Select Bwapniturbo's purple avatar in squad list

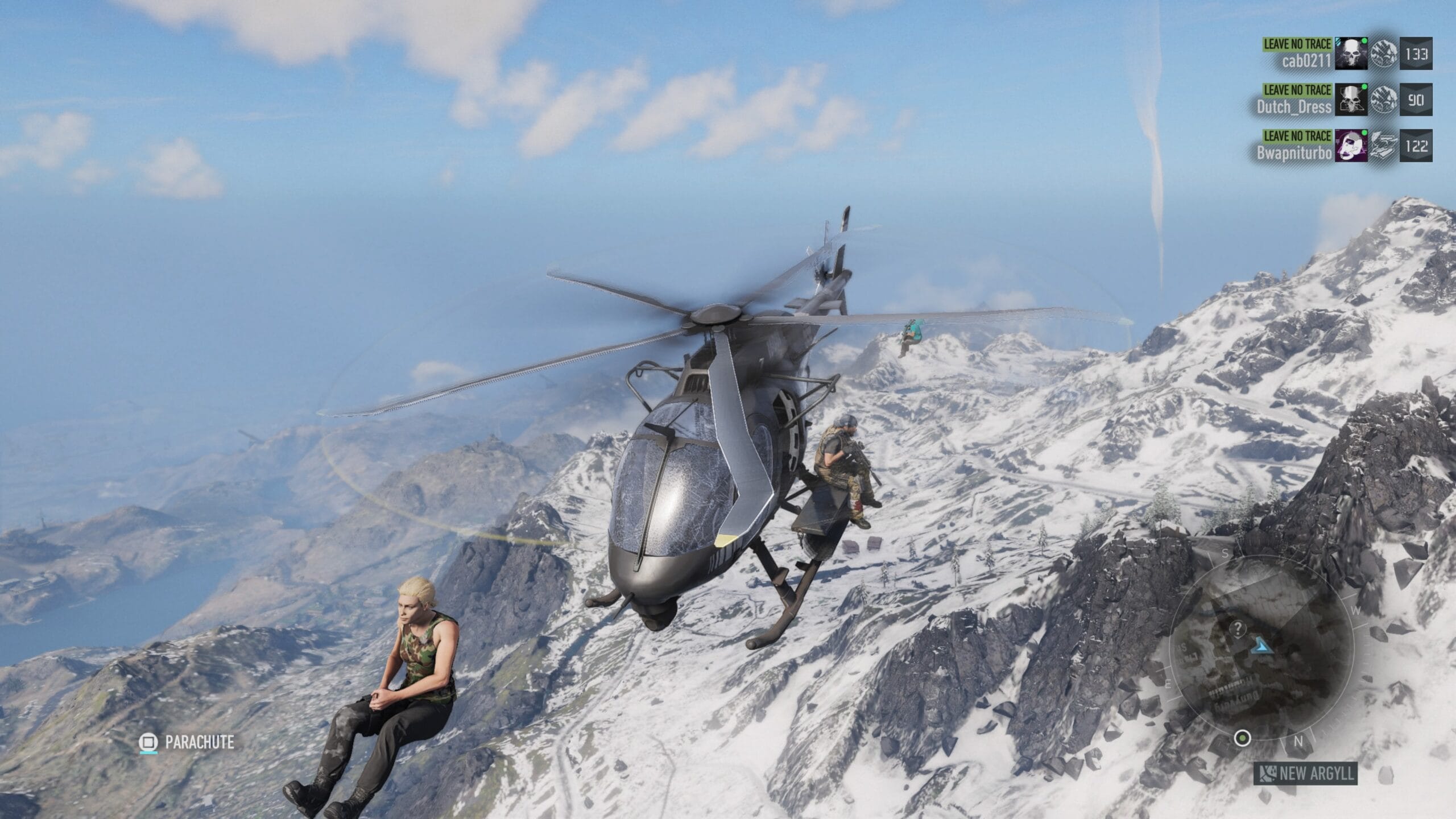(x=1351, y=146)
